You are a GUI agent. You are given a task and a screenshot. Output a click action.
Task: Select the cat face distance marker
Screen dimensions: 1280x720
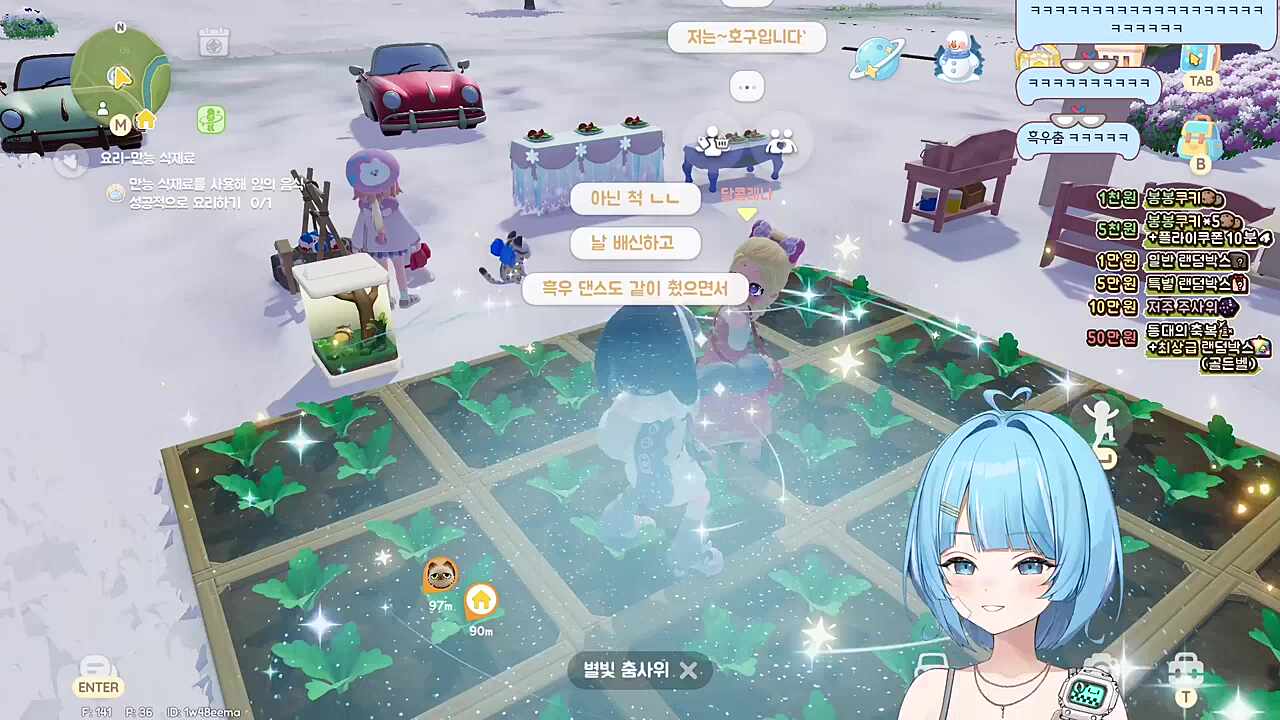440,574
